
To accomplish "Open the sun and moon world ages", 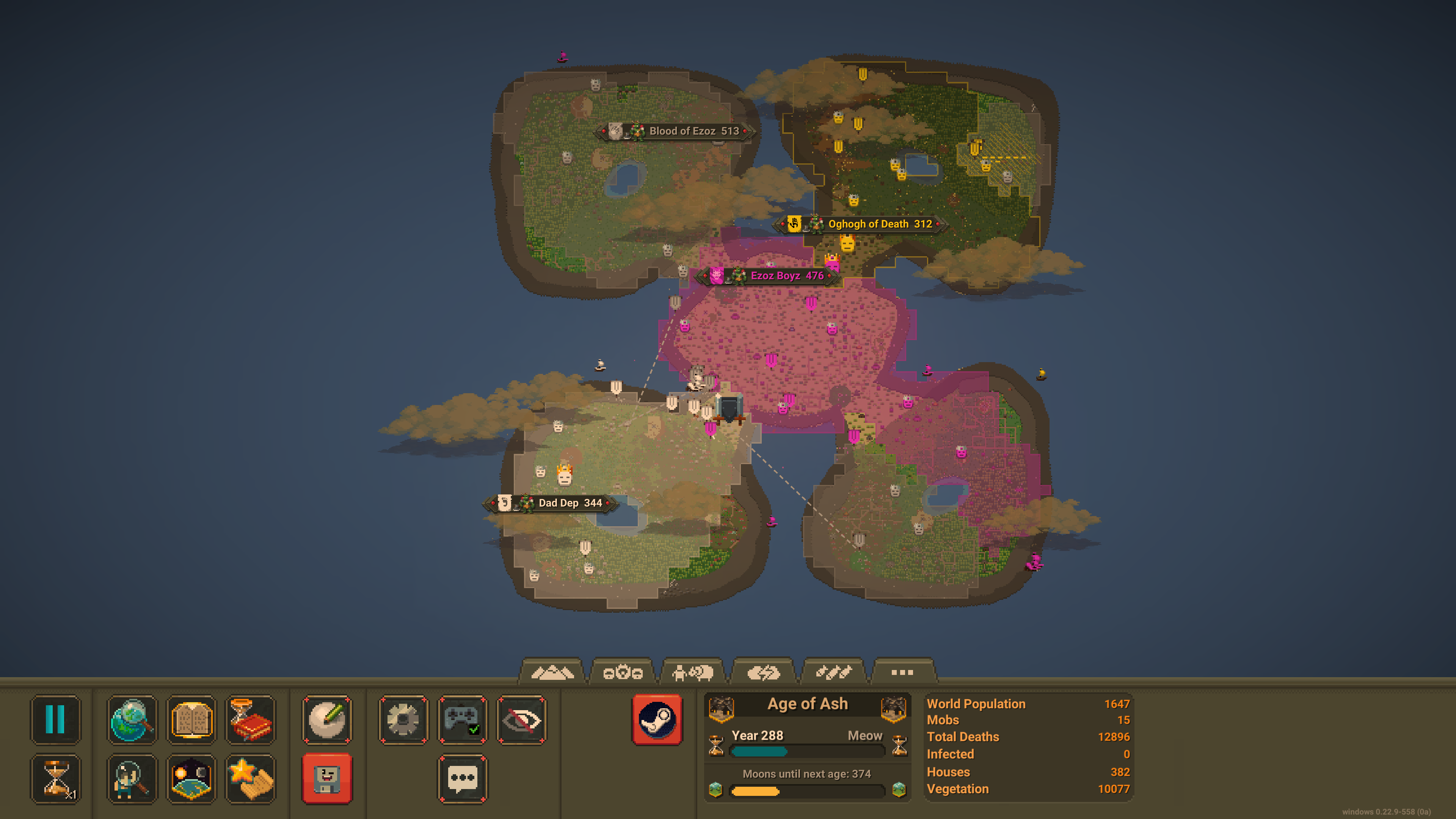I will tap(191, 779).
